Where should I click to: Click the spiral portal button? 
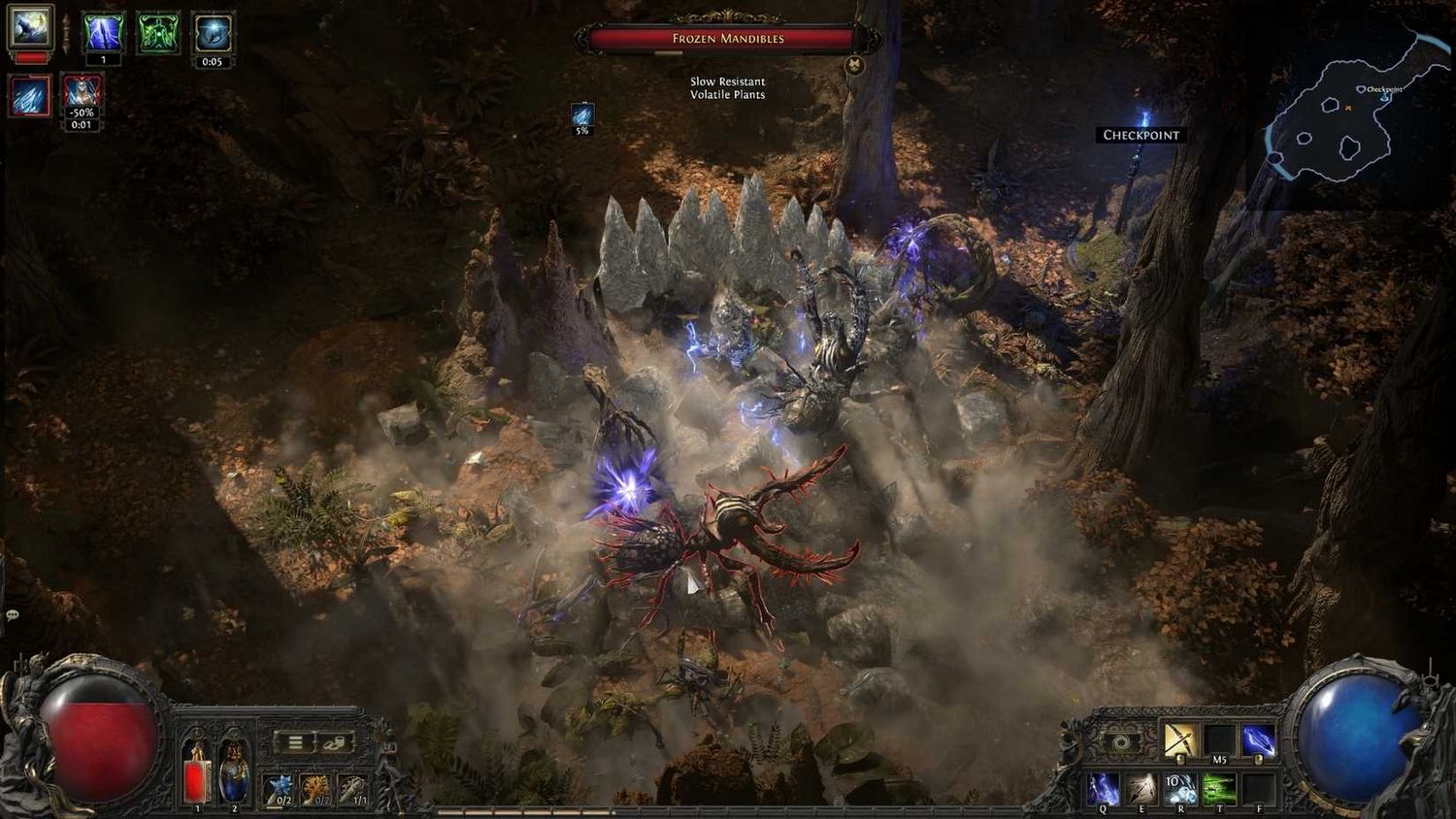coord(1122,742)
